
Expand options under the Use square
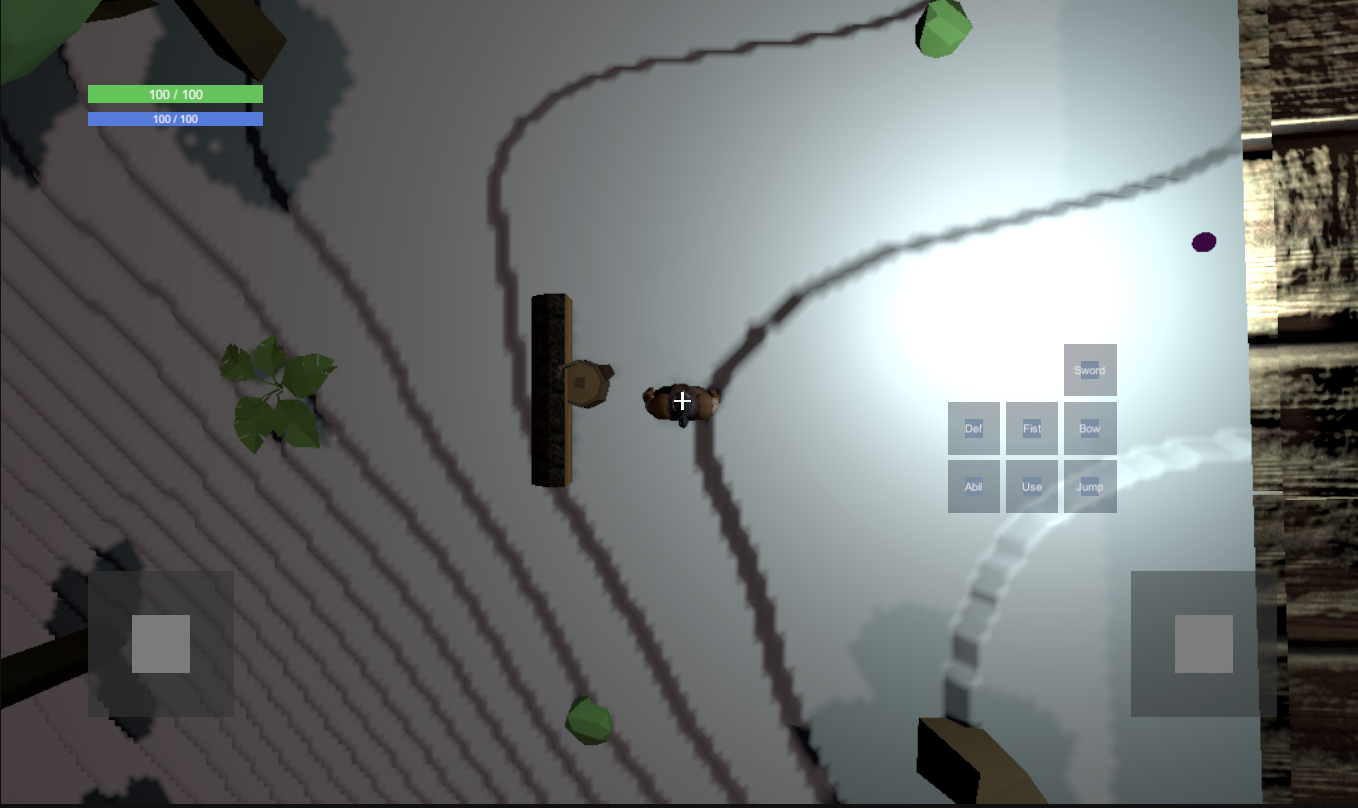(x=1031, y=486)
